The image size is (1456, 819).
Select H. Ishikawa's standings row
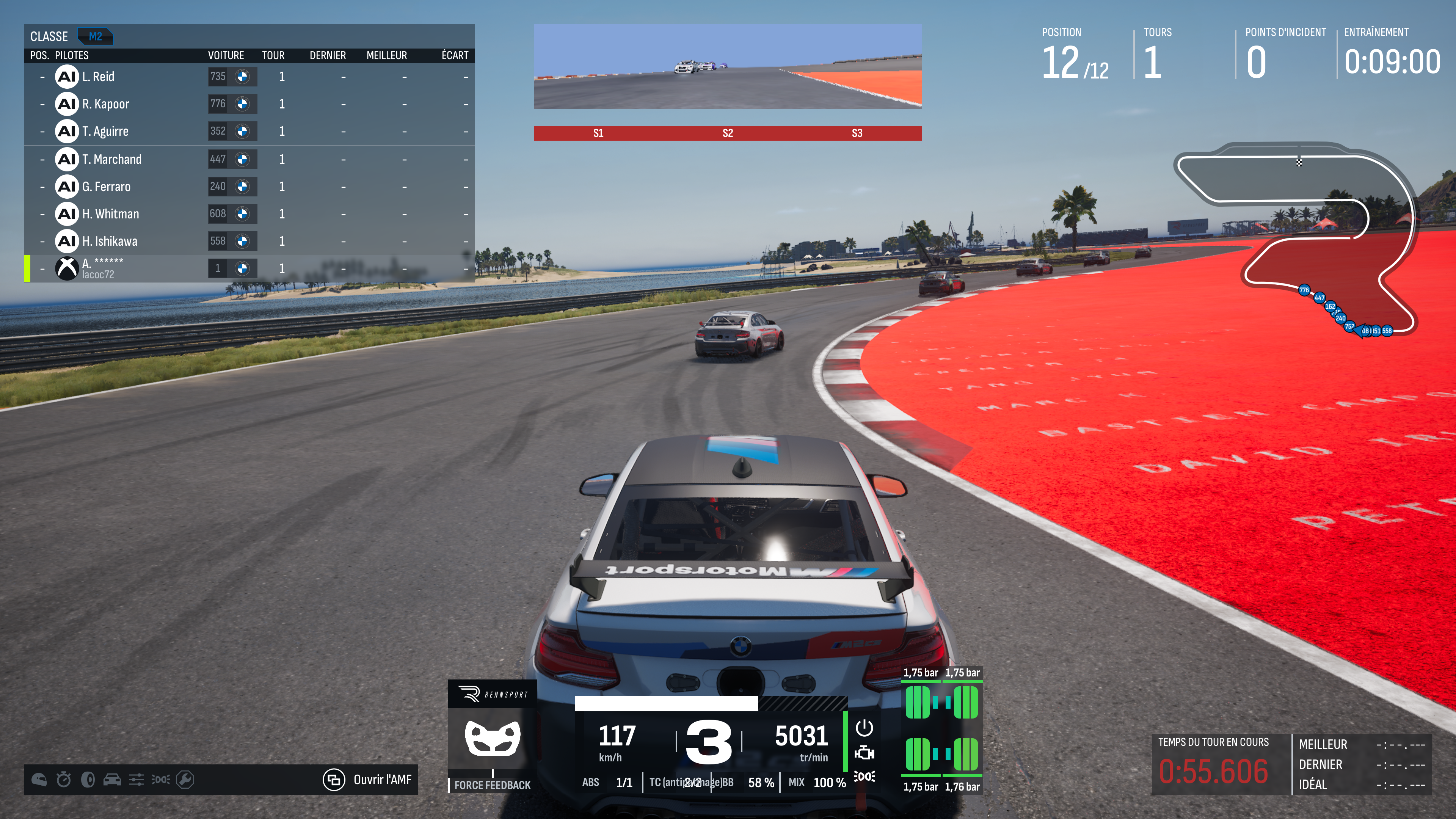249,242
